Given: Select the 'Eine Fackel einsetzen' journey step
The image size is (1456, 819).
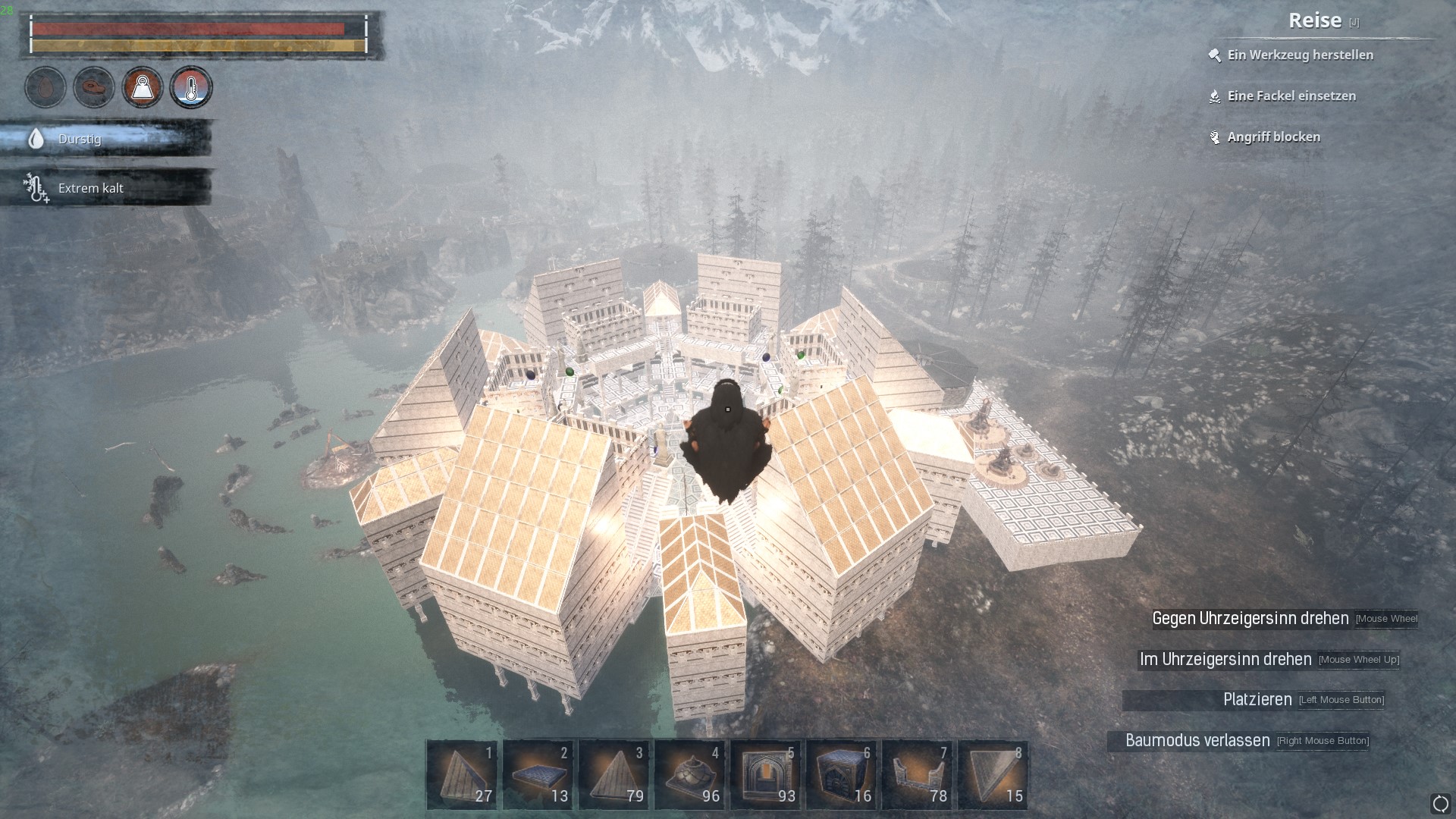Looking at the screenshot, I should point(1291,96).
